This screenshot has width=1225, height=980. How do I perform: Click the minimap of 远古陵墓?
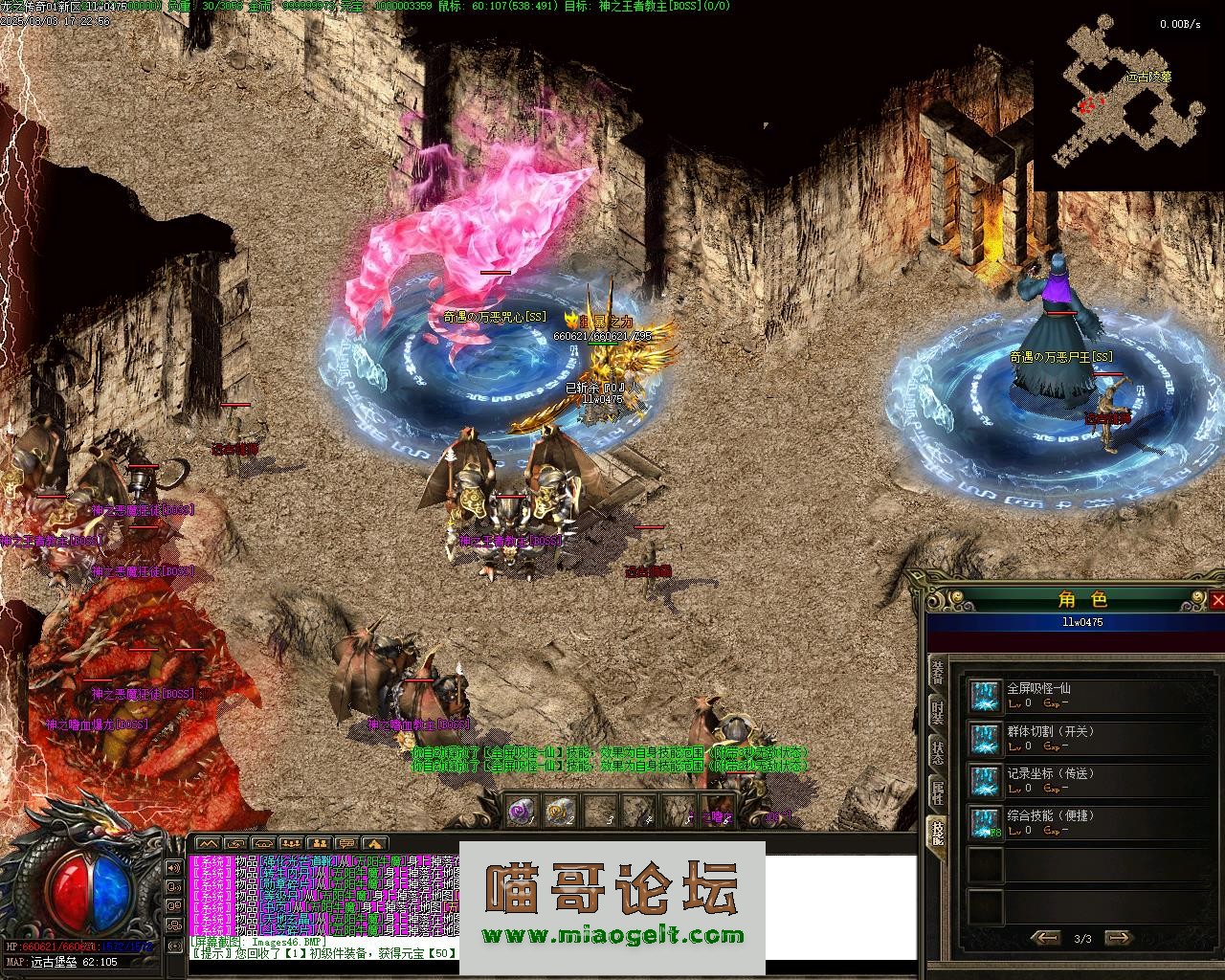click(x=1127, y=94)
